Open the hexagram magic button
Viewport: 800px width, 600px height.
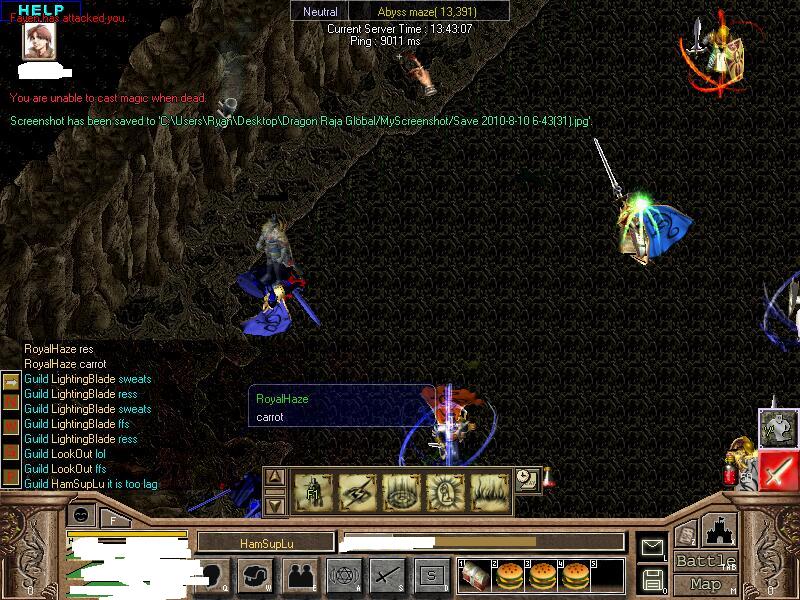point(342,575)
